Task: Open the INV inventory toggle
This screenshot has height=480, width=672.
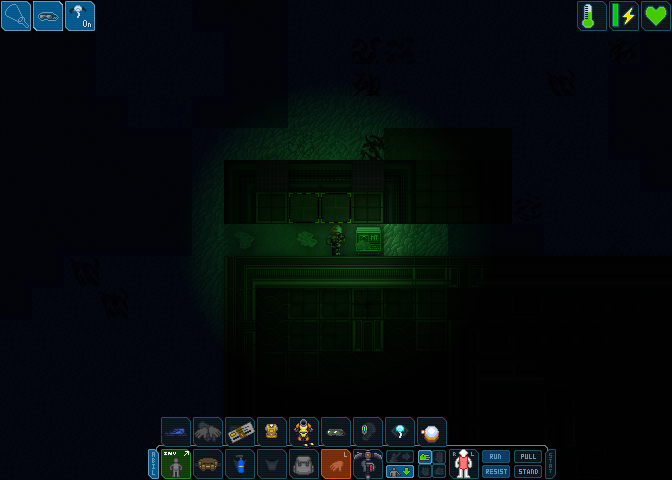Action: pyautogui.click(x=176, y=464)
